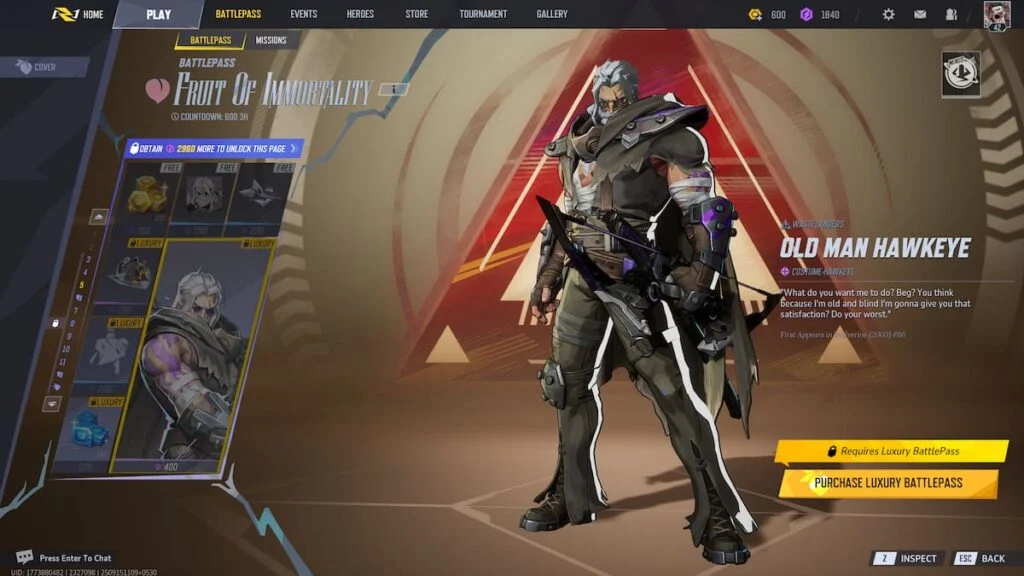This screenshot has height=576, width=1024.
Task: Open the friends list icon
Action: pyautogui.click(x=951, y=15)
